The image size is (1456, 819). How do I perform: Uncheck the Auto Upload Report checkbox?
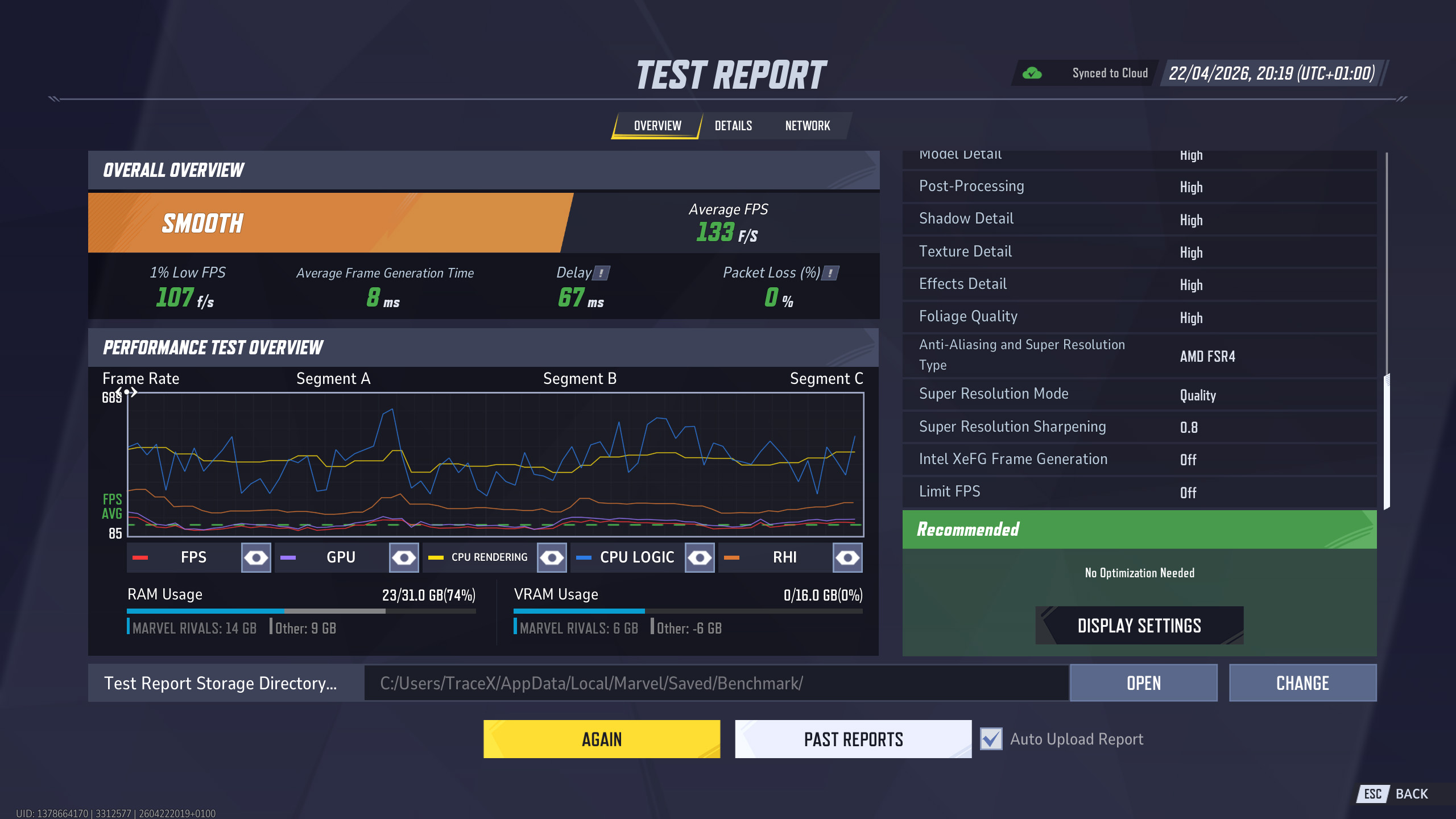pyautogui.click(x=990, y=739)
